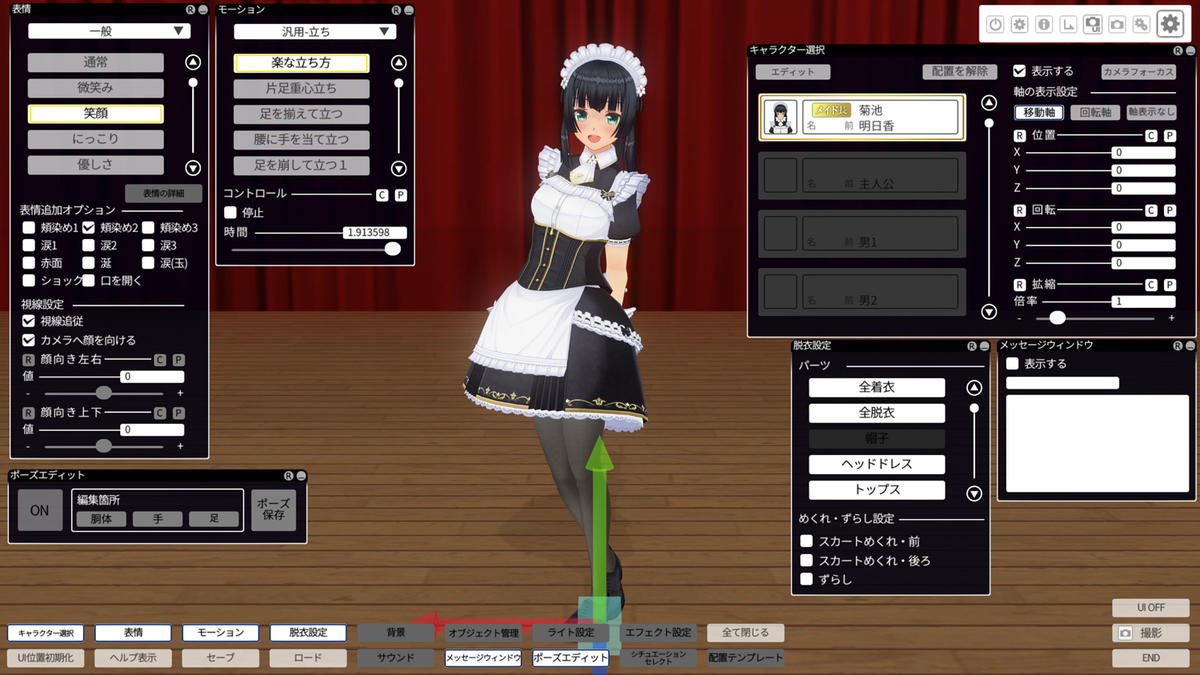Open the 背景 background panel
The height and width of the screenshot is (675, 1200).
pos(396,633)
